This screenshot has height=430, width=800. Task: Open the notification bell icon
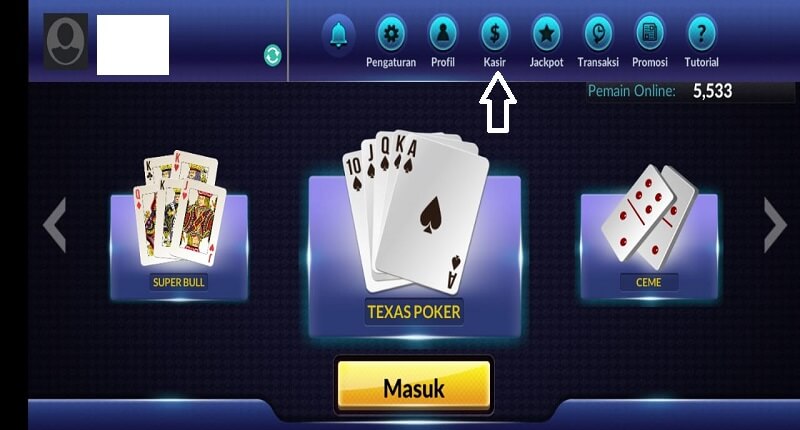click(x=339, y=35)
